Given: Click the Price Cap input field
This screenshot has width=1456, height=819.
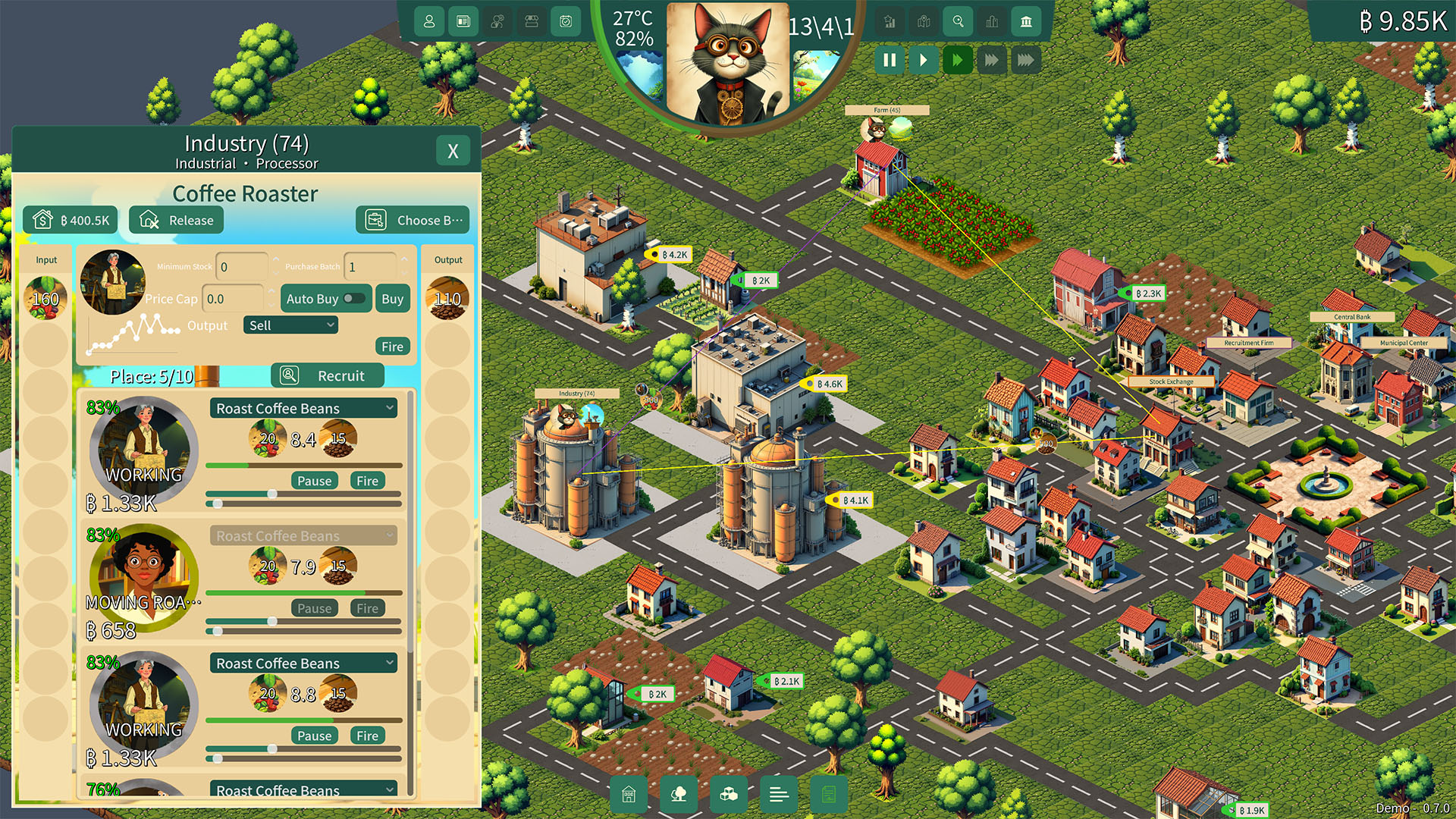Looking at the screenshot, I should click(234, 299).
